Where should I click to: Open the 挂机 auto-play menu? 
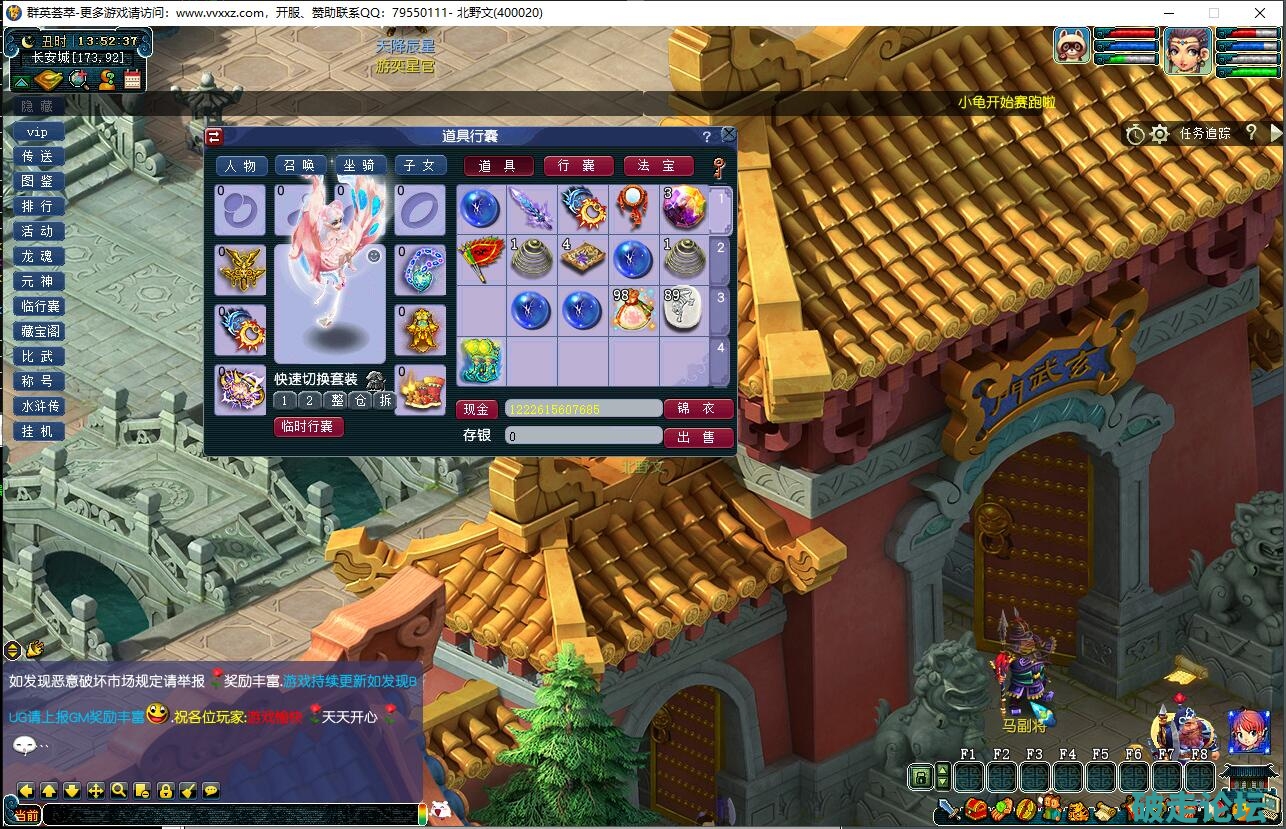click(38, 431)
